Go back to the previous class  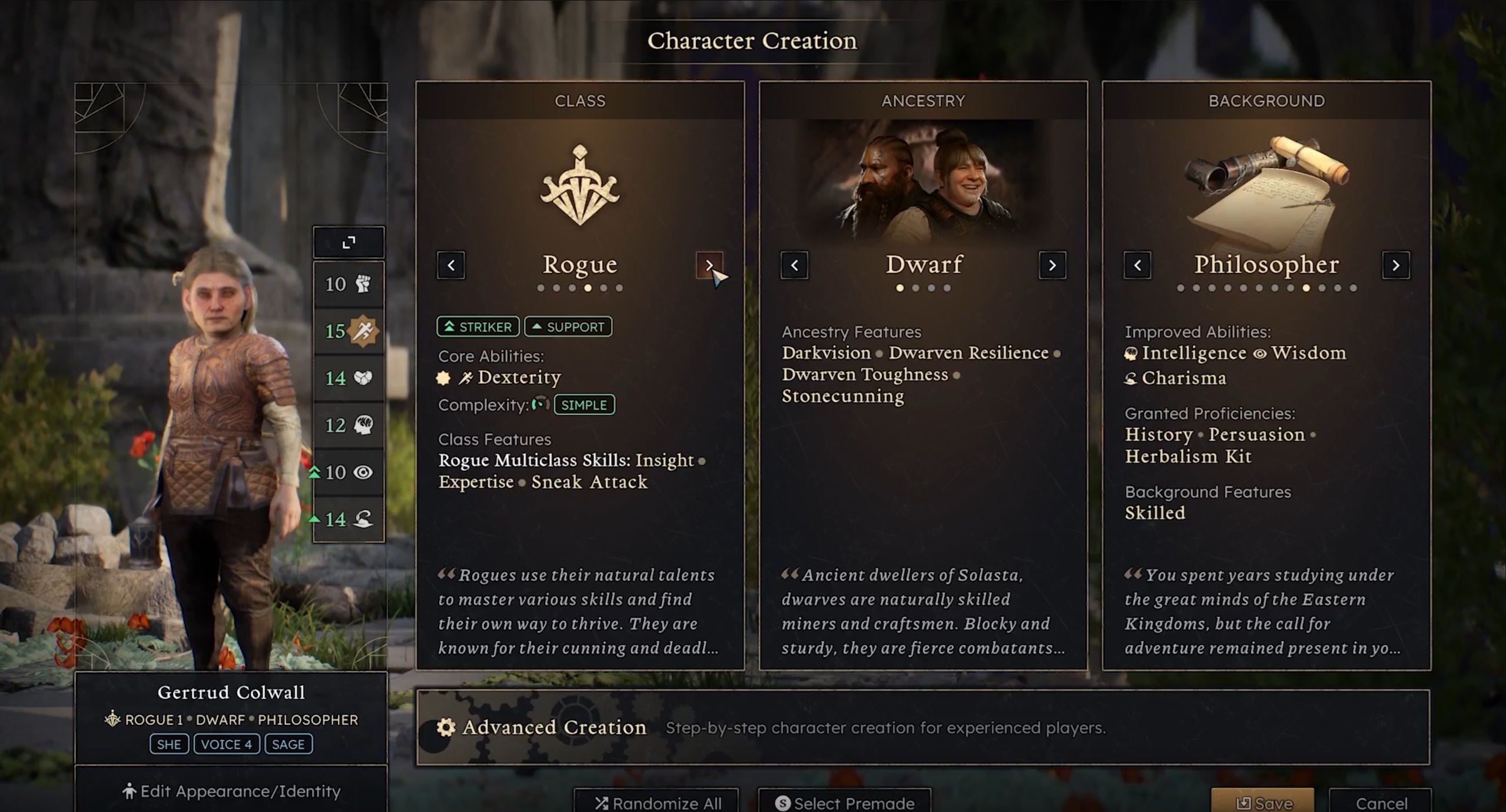tap(451, 265)
